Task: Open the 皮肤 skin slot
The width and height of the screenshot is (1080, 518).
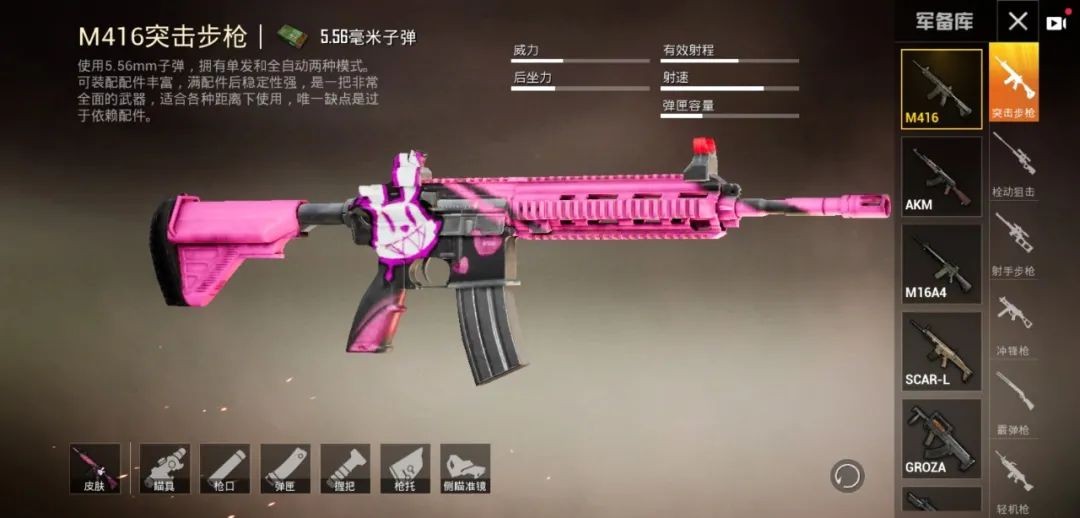Action: click(95, 468)
